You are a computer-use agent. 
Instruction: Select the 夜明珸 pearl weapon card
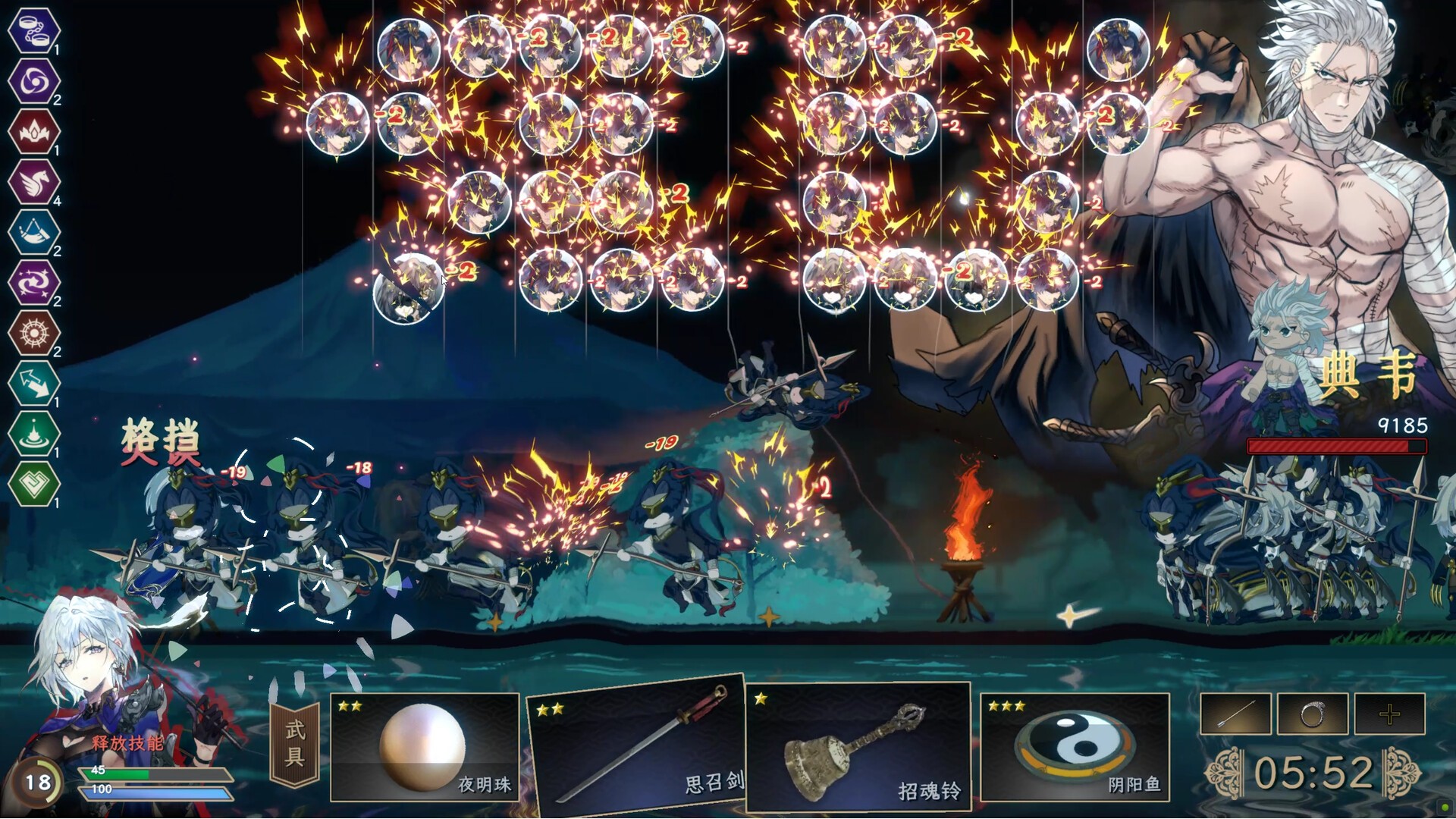[424, 746]
